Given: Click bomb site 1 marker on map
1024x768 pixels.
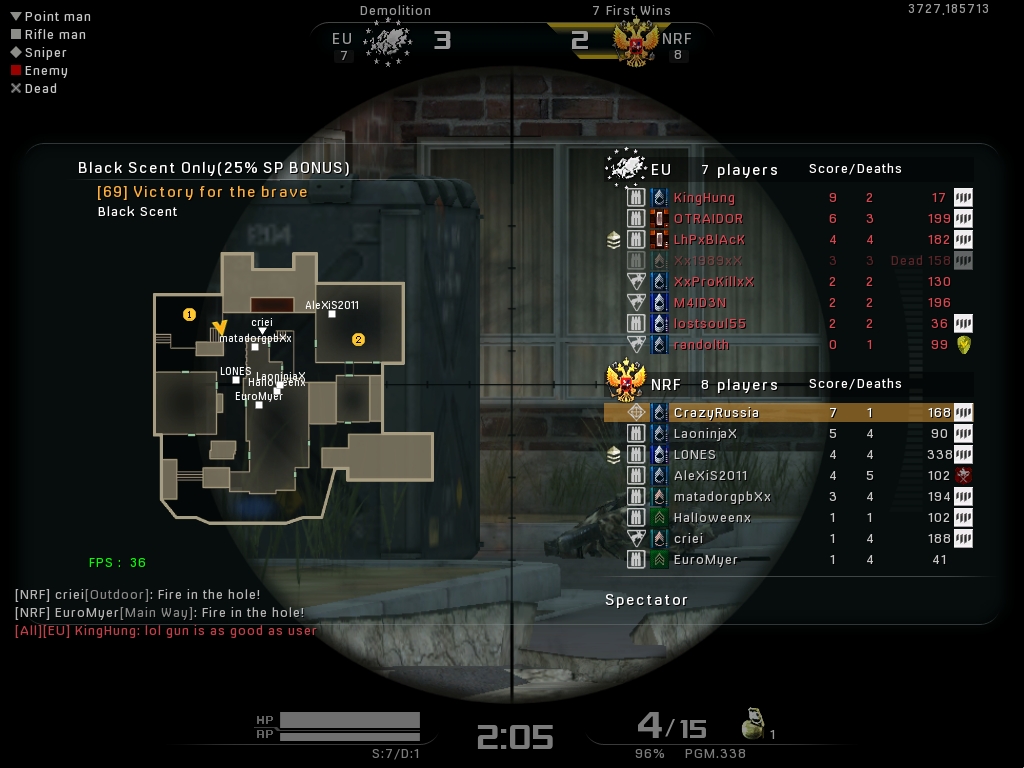Looking at the screenshot, I should point(189,315).
